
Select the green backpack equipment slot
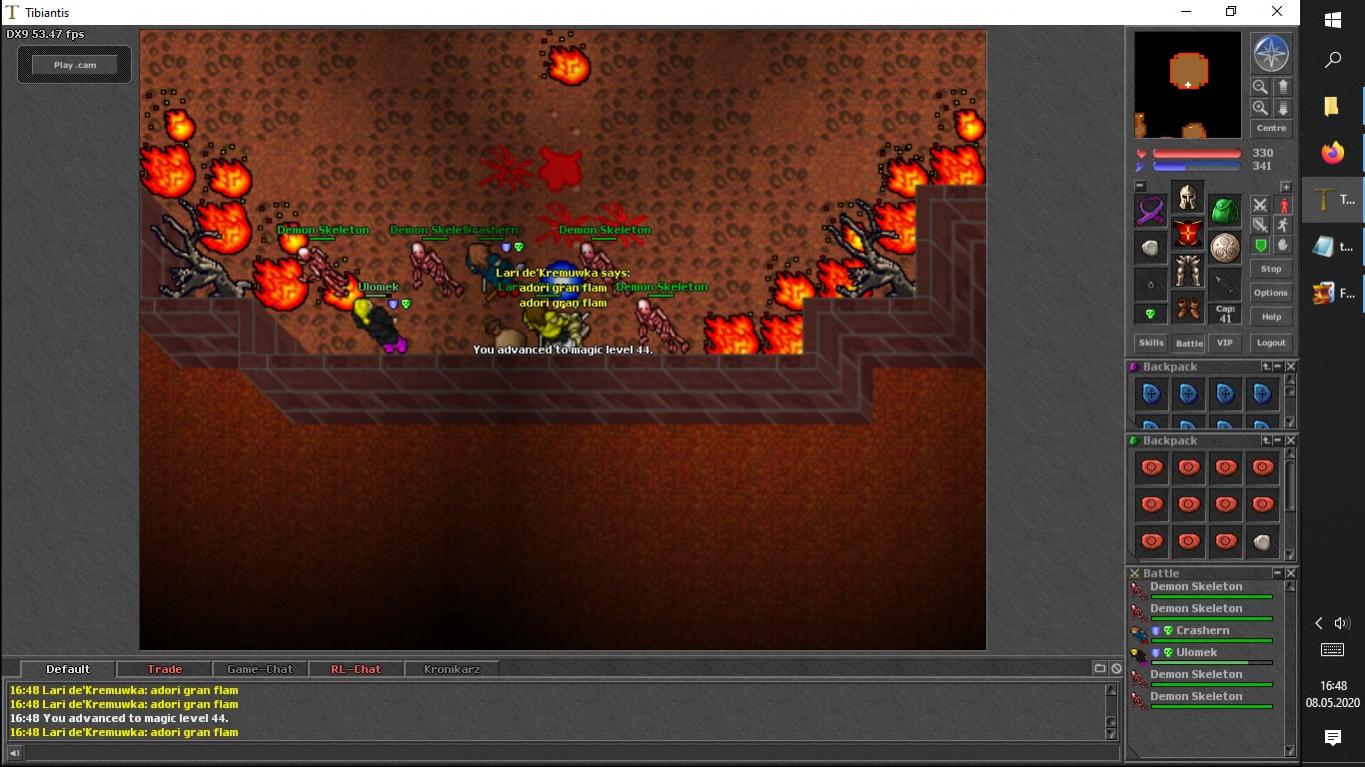click(x=1225, y=211)
